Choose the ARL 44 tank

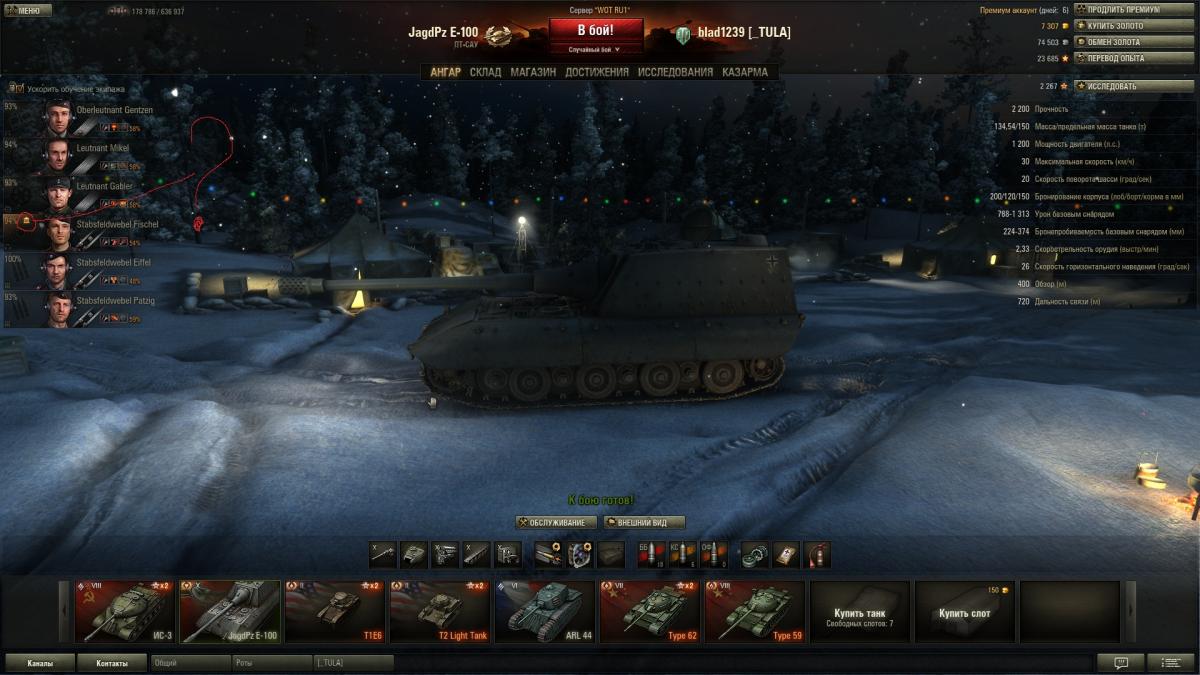[x=544, y=611]
